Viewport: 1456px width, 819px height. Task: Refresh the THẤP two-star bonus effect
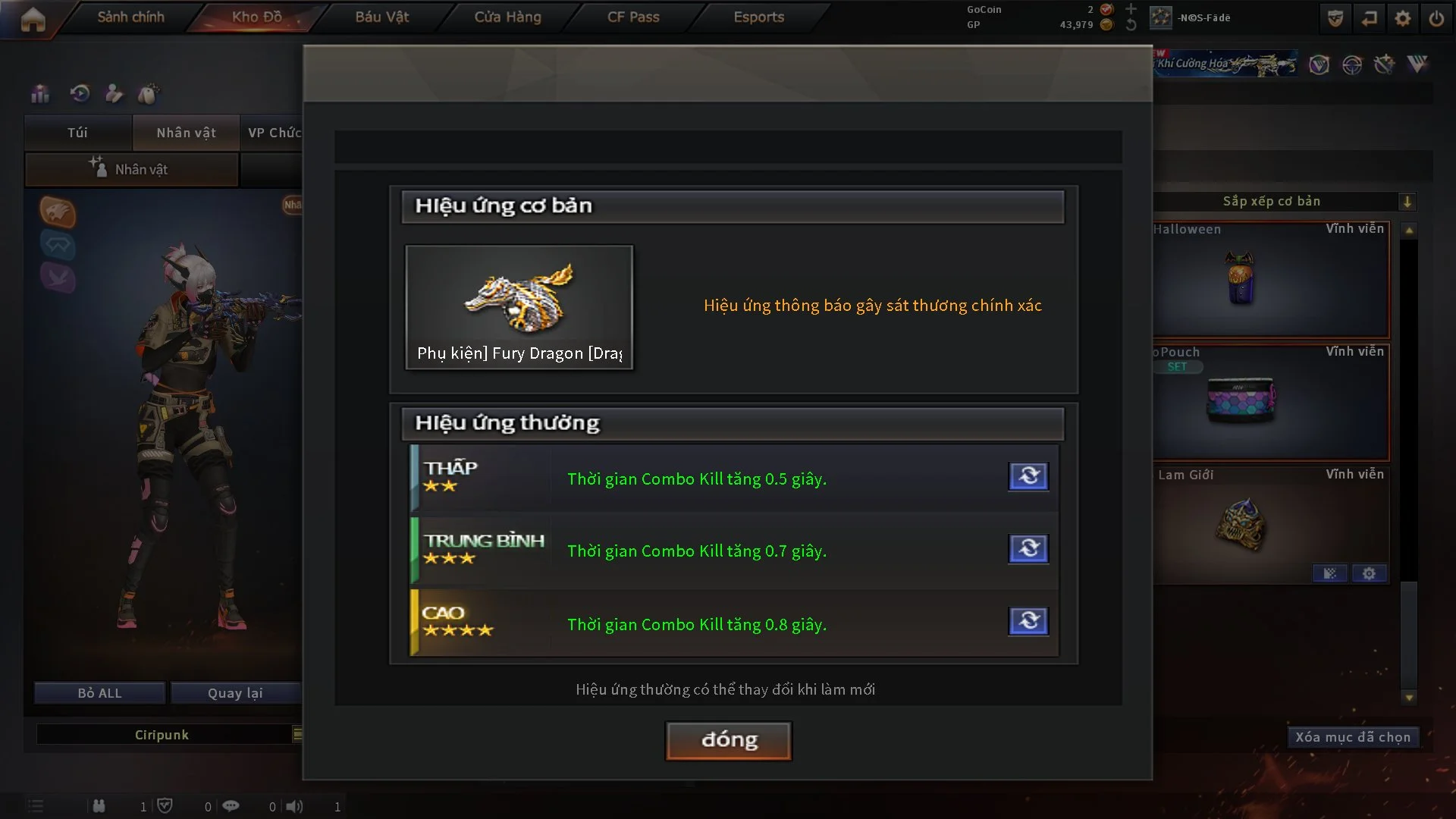coord(1028,476)
